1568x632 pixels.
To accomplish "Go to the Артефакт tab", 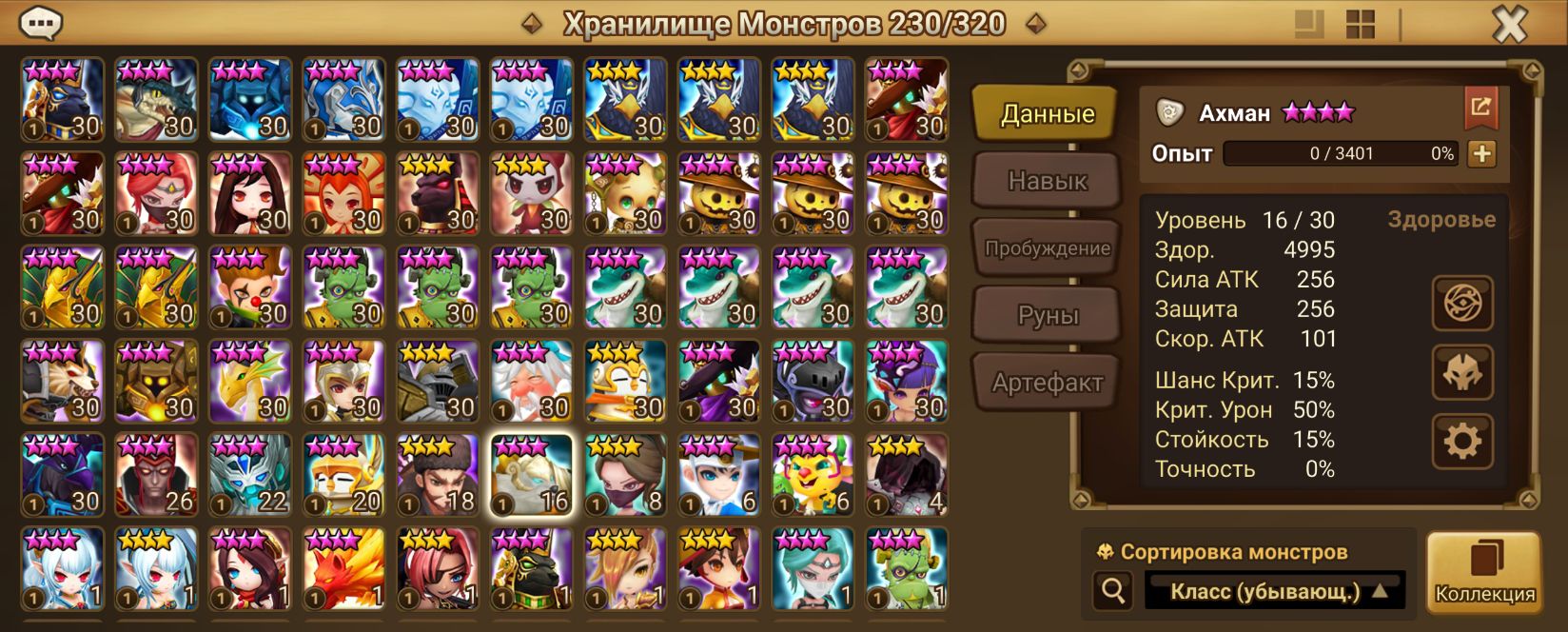I will coord(1047,383).
